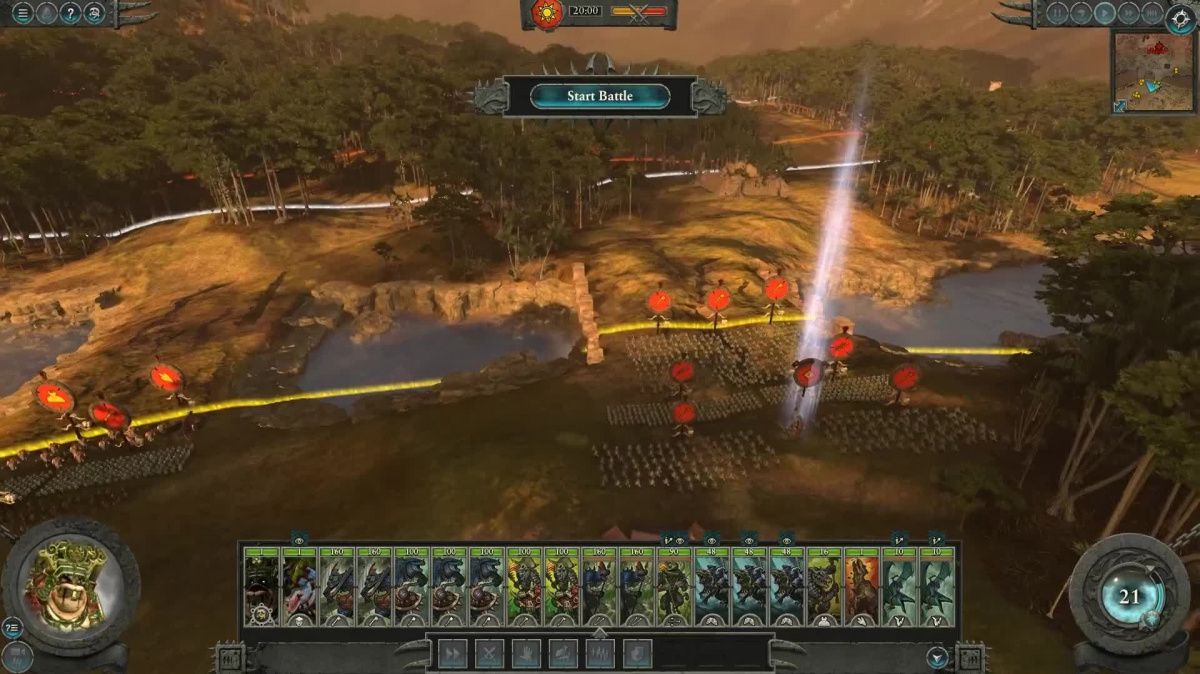The height and width of the screenshot is (674, 1200).
Task: Set battle speed to fast forward
Action: (1128, 13)
